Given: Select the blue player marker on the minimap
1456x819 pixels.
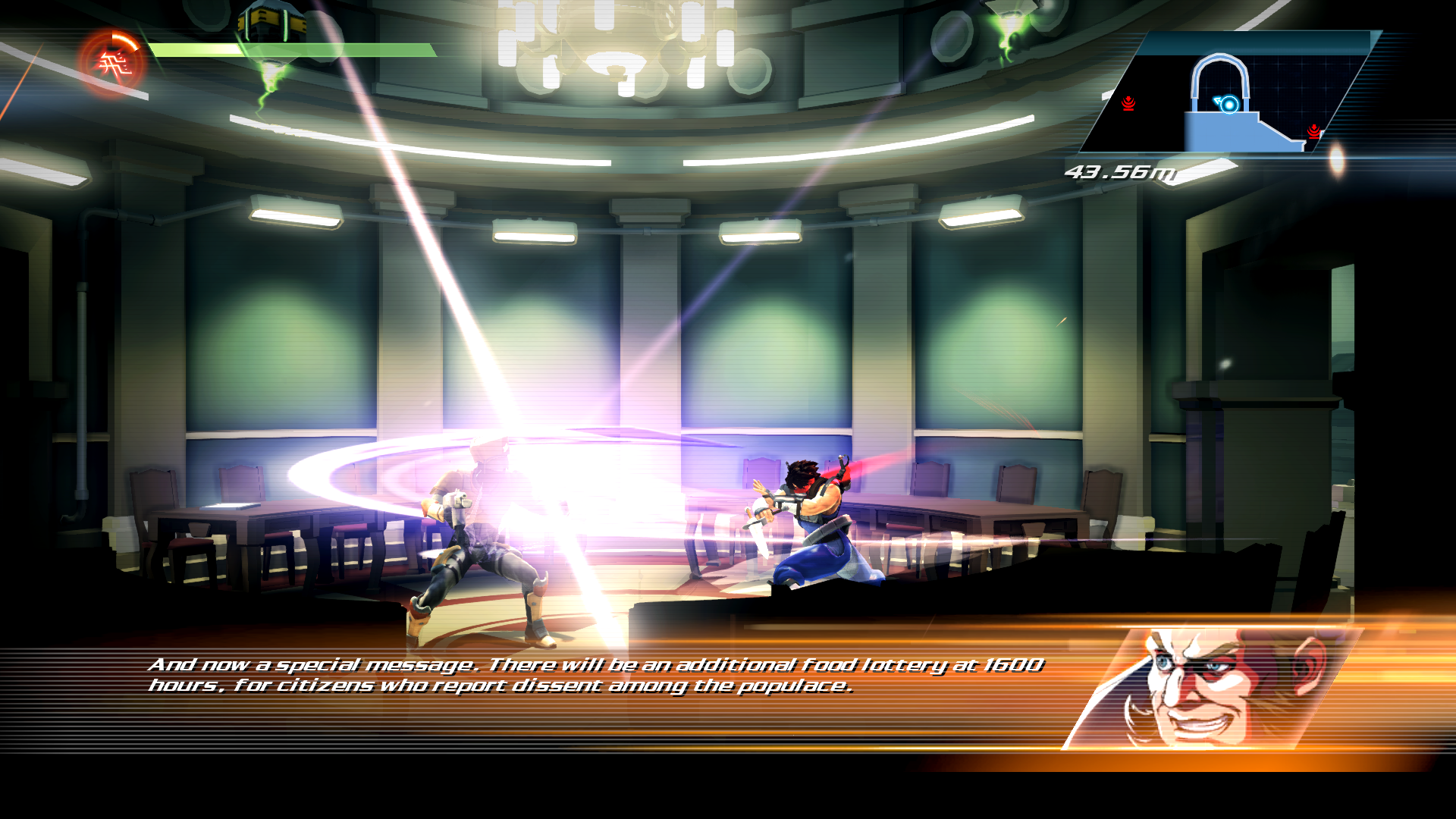Looking at the screenshot, I should [1228, 105].
